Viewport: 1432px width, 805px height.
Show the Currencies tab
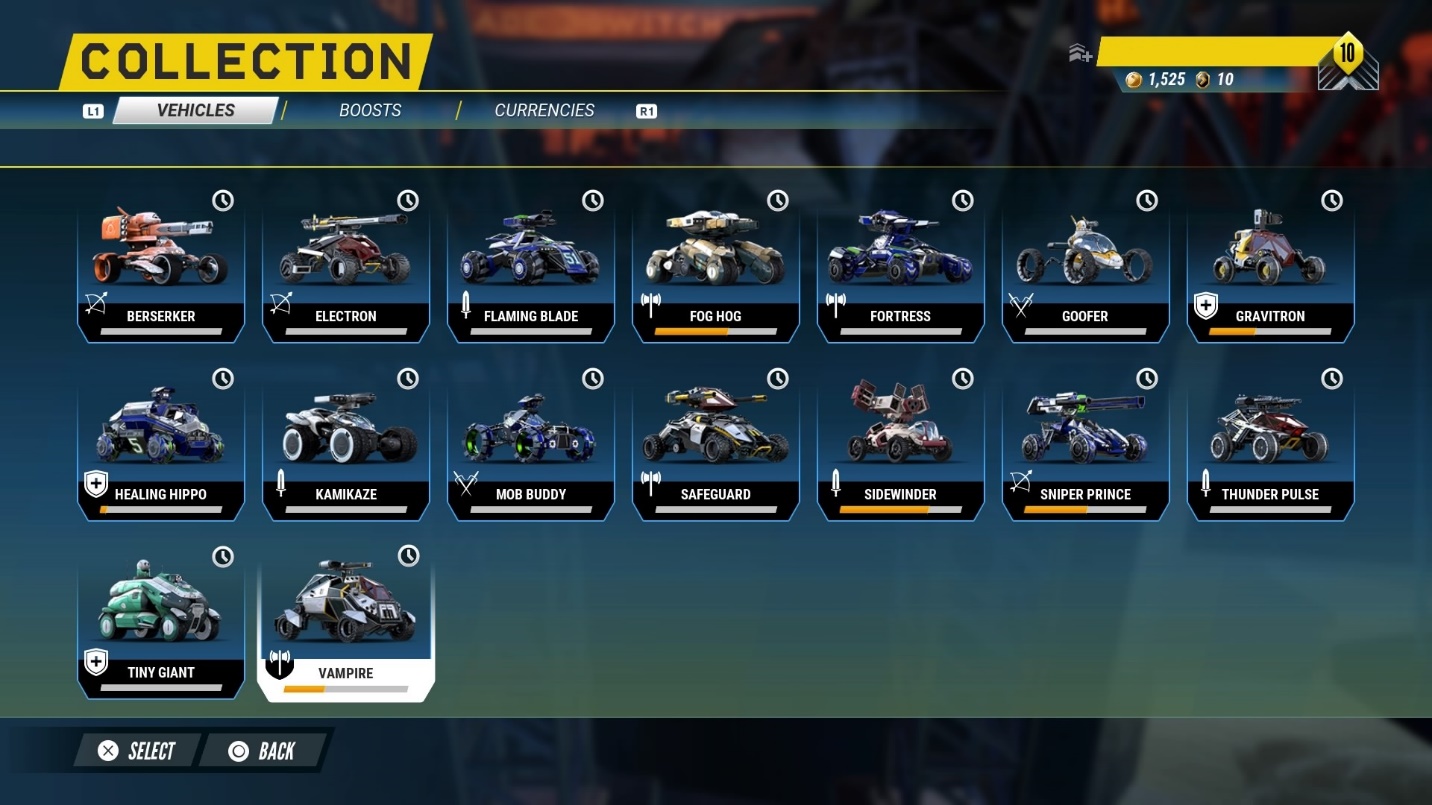pos(544,110)
